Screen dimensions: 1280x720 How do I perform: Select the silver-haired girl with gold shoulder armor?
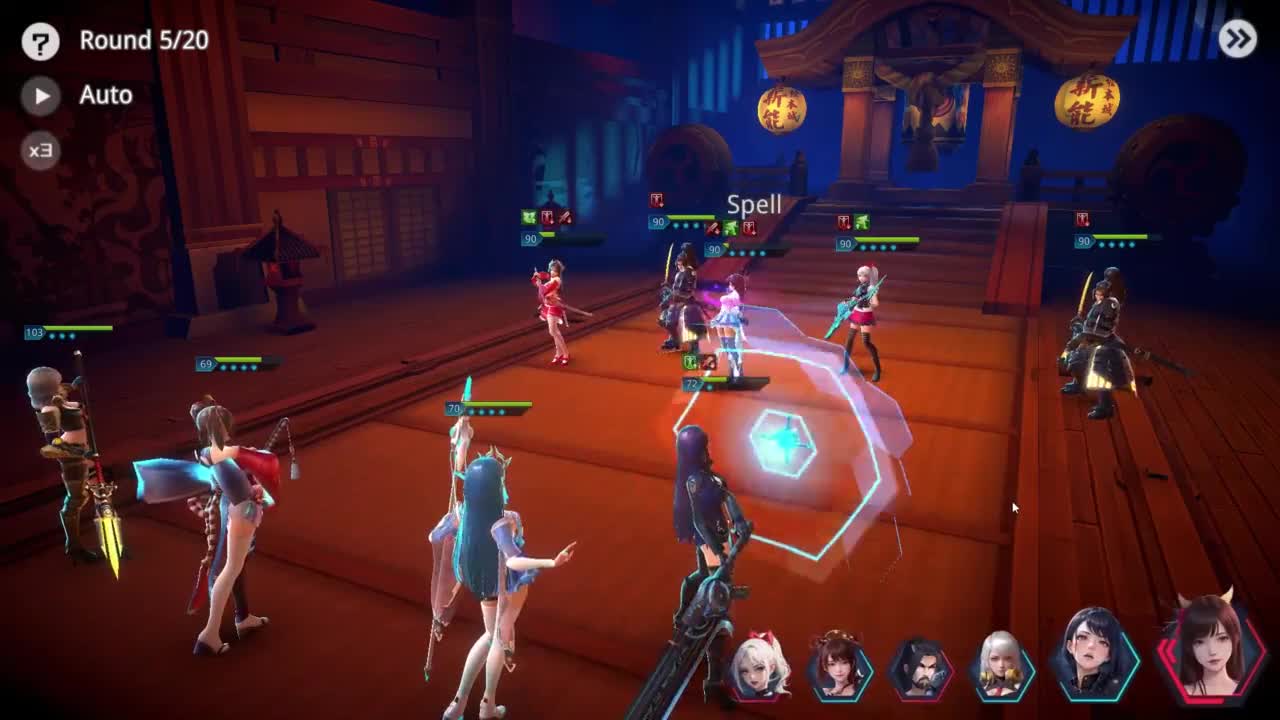[x=1001, y=666]
